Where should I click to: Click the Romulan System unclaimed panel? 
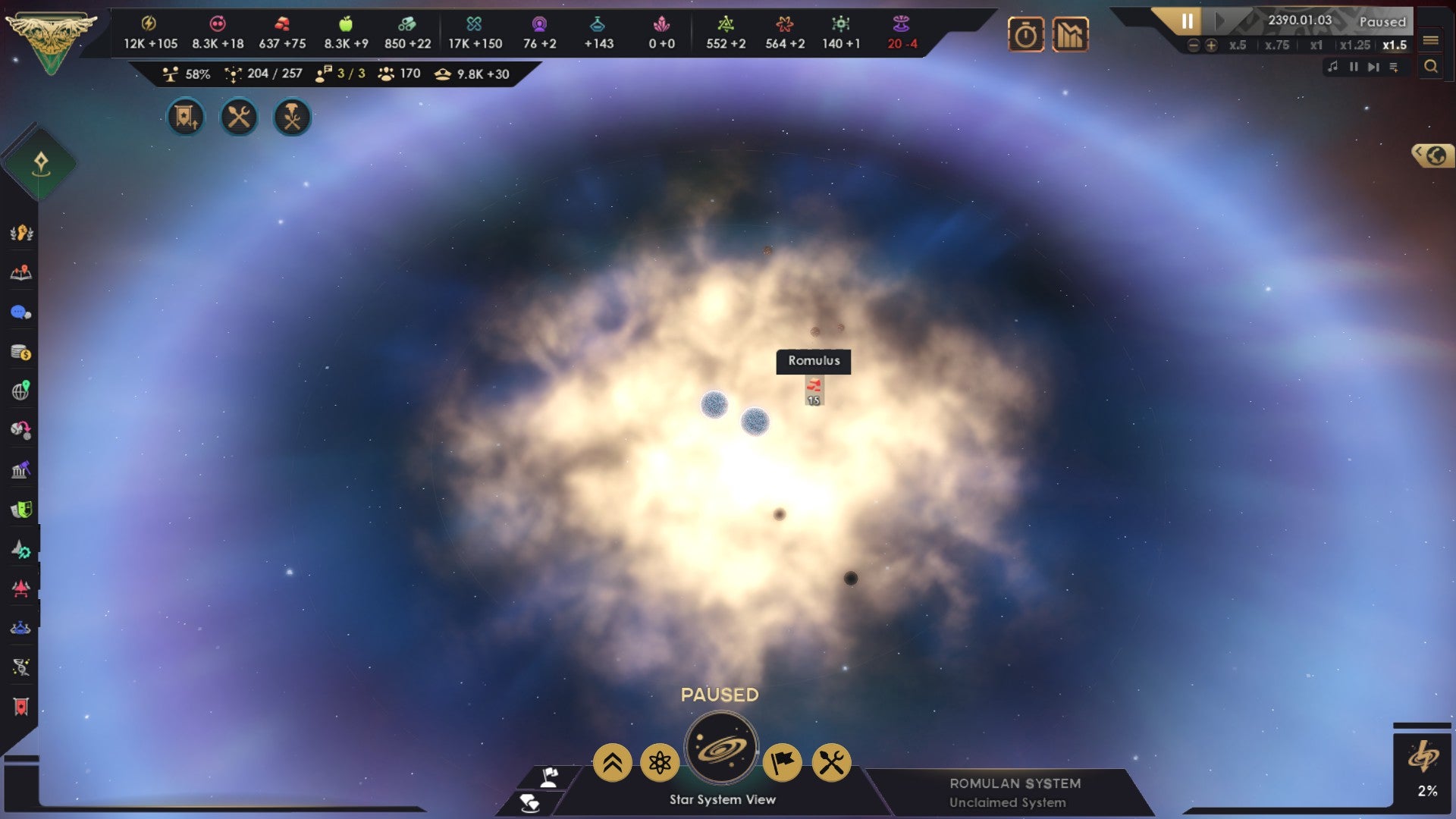(x=1016, y=792)
